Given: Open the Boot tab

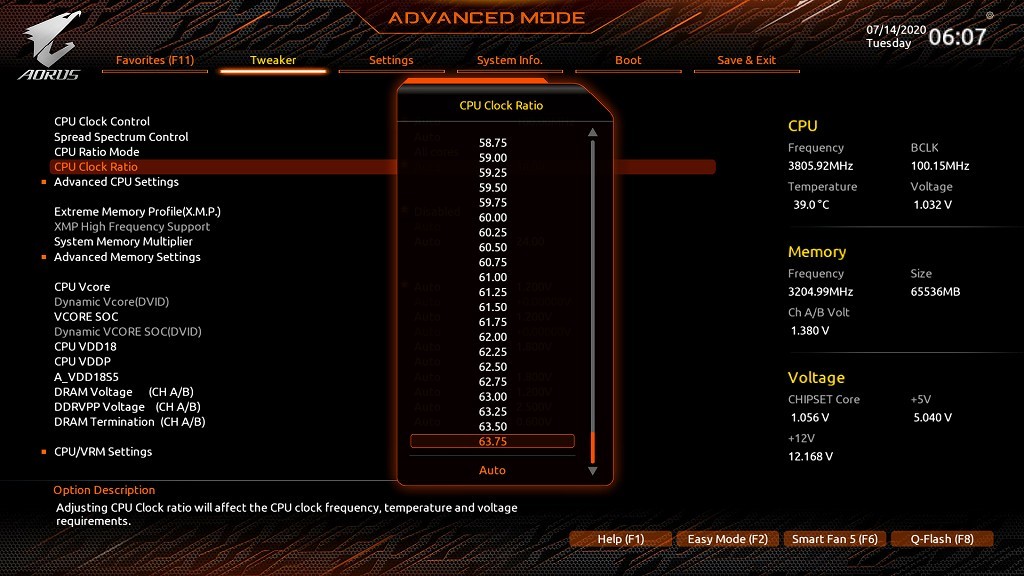Looking at the screenshot, I should (x=628, y=60).
